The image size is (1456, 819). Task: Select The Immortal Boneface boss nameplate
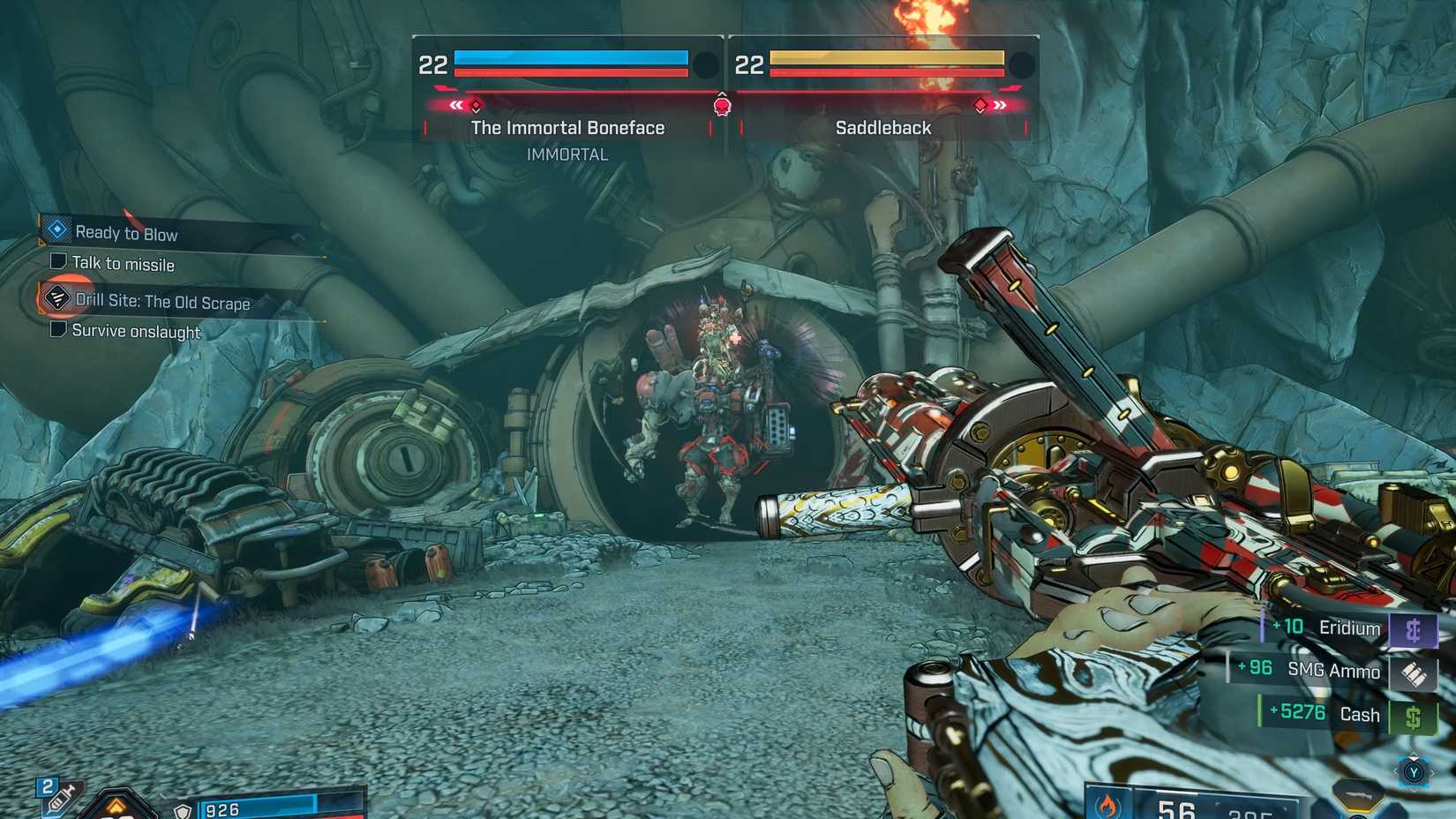coord(567,127)
